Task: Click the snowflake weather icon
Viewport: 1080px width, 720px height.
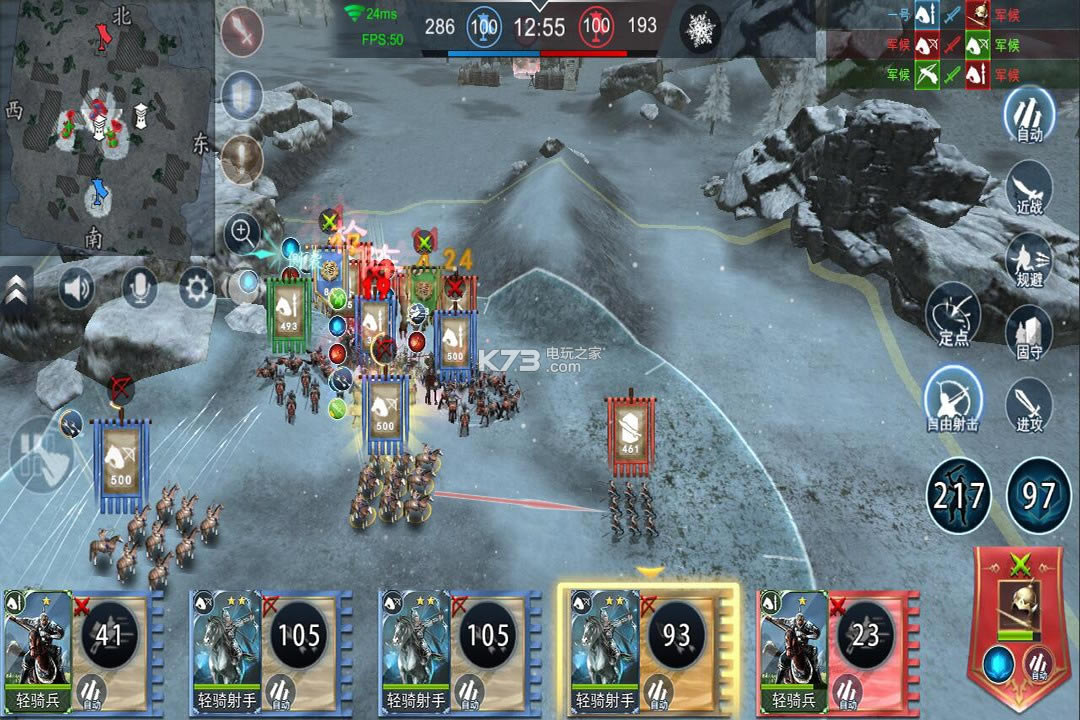Action: pyautogui.click(x=700, y=28)
